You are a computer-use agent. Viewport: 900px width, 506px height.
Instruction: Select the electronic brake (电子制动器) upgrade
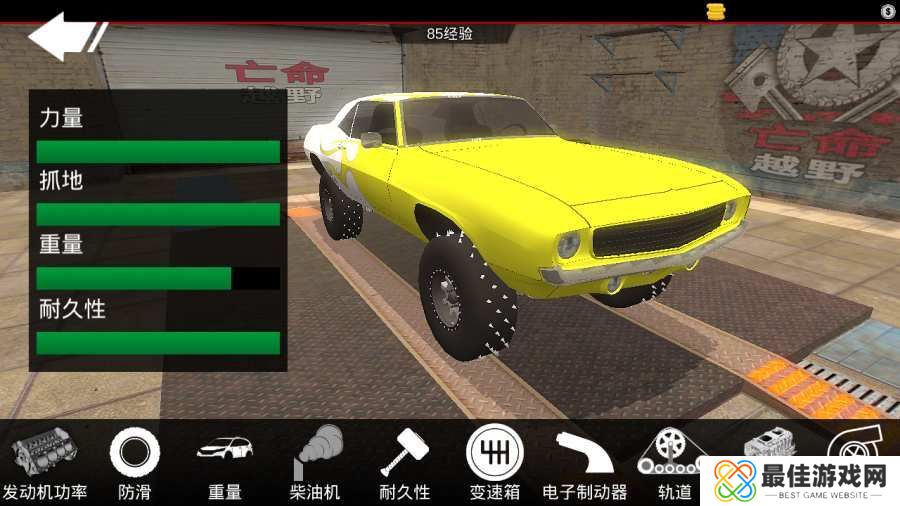tap(584, 460)
